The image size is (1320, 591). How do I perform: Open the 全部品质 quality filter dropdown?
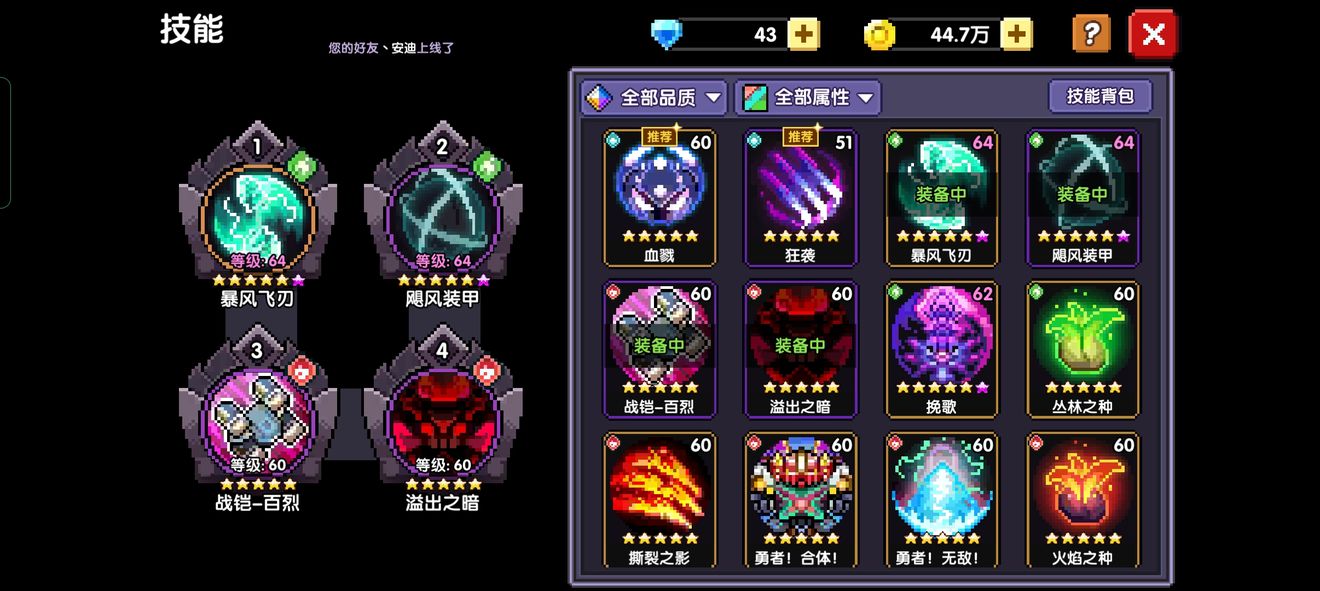[655, 97]
